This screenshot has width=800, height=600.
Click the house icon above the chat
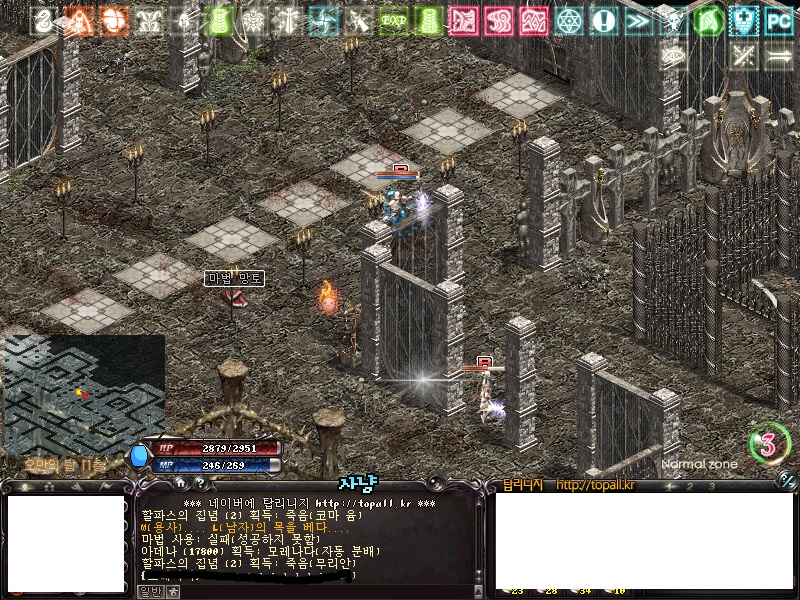[180, 483]
